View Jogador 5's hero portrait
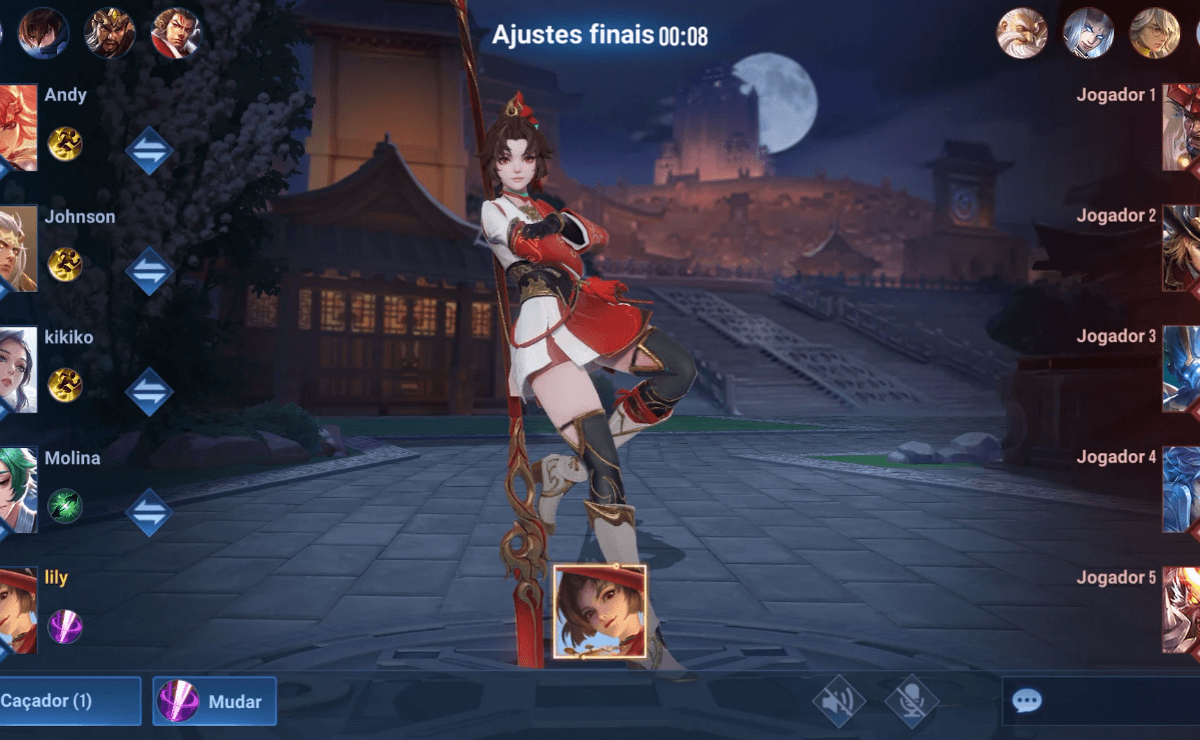 click(x=1181, y=610)
